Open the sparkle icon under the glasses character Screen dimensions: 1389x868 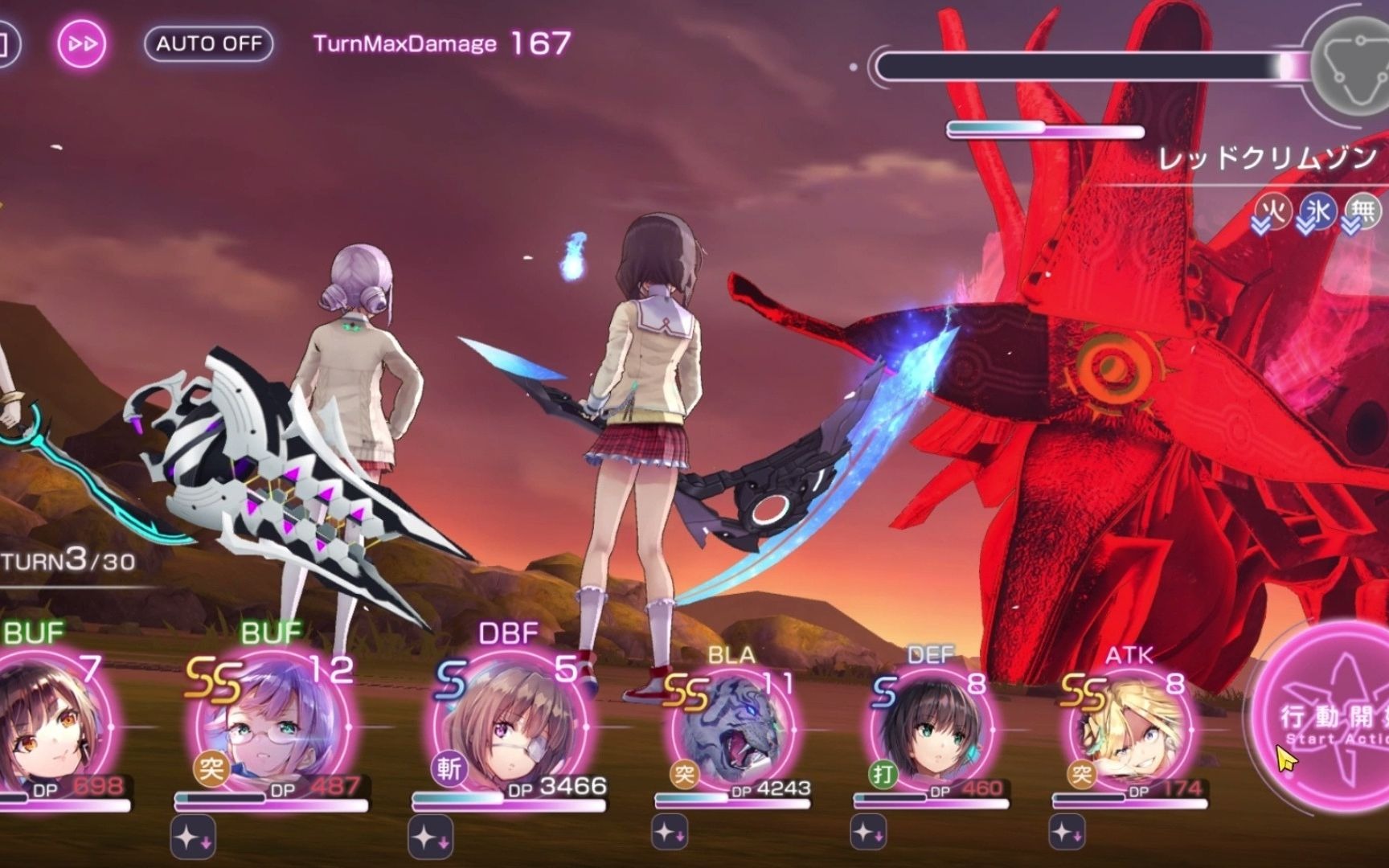pos(192,837)
